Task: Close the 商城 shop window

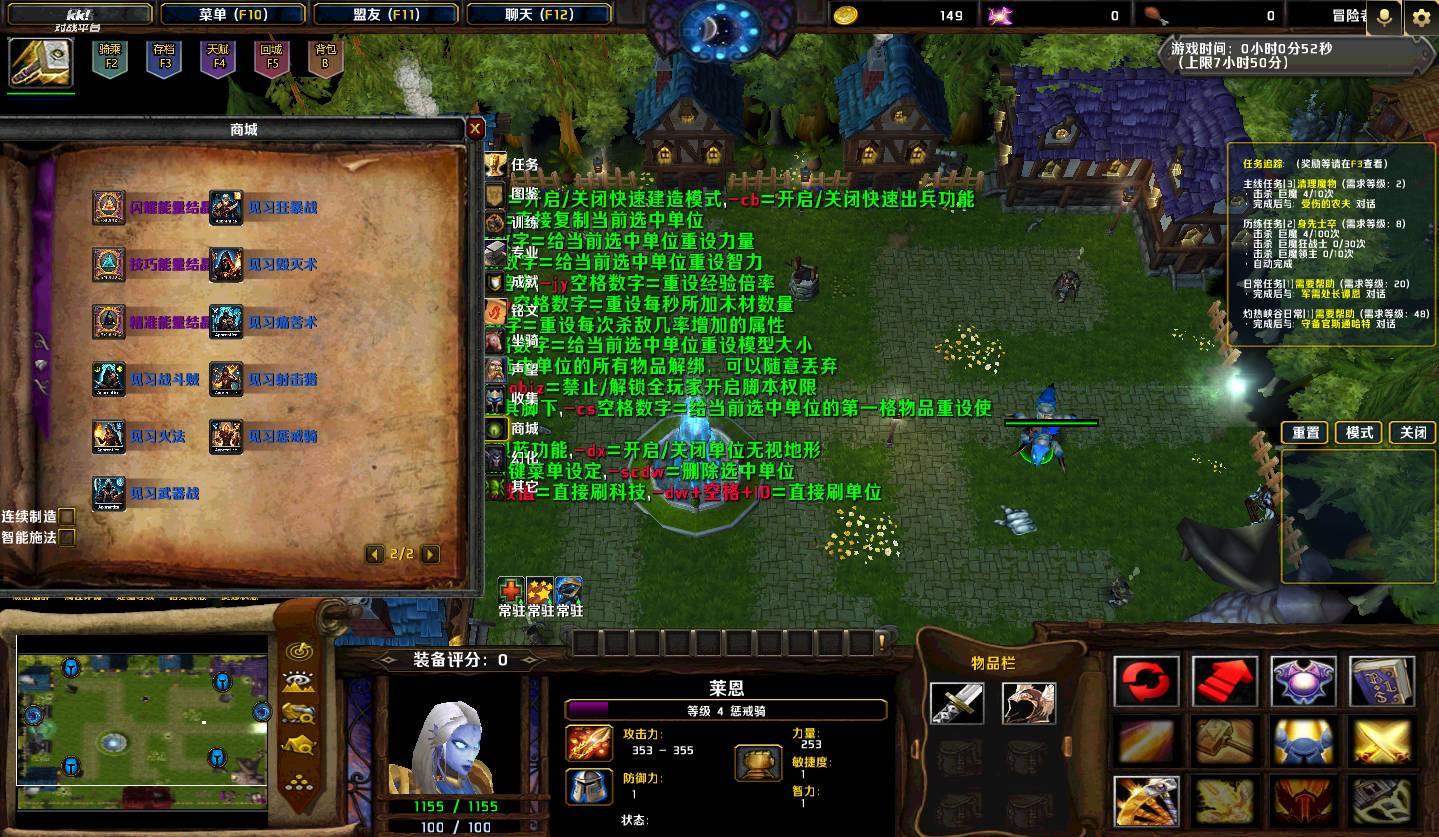Action: point(476,128)
